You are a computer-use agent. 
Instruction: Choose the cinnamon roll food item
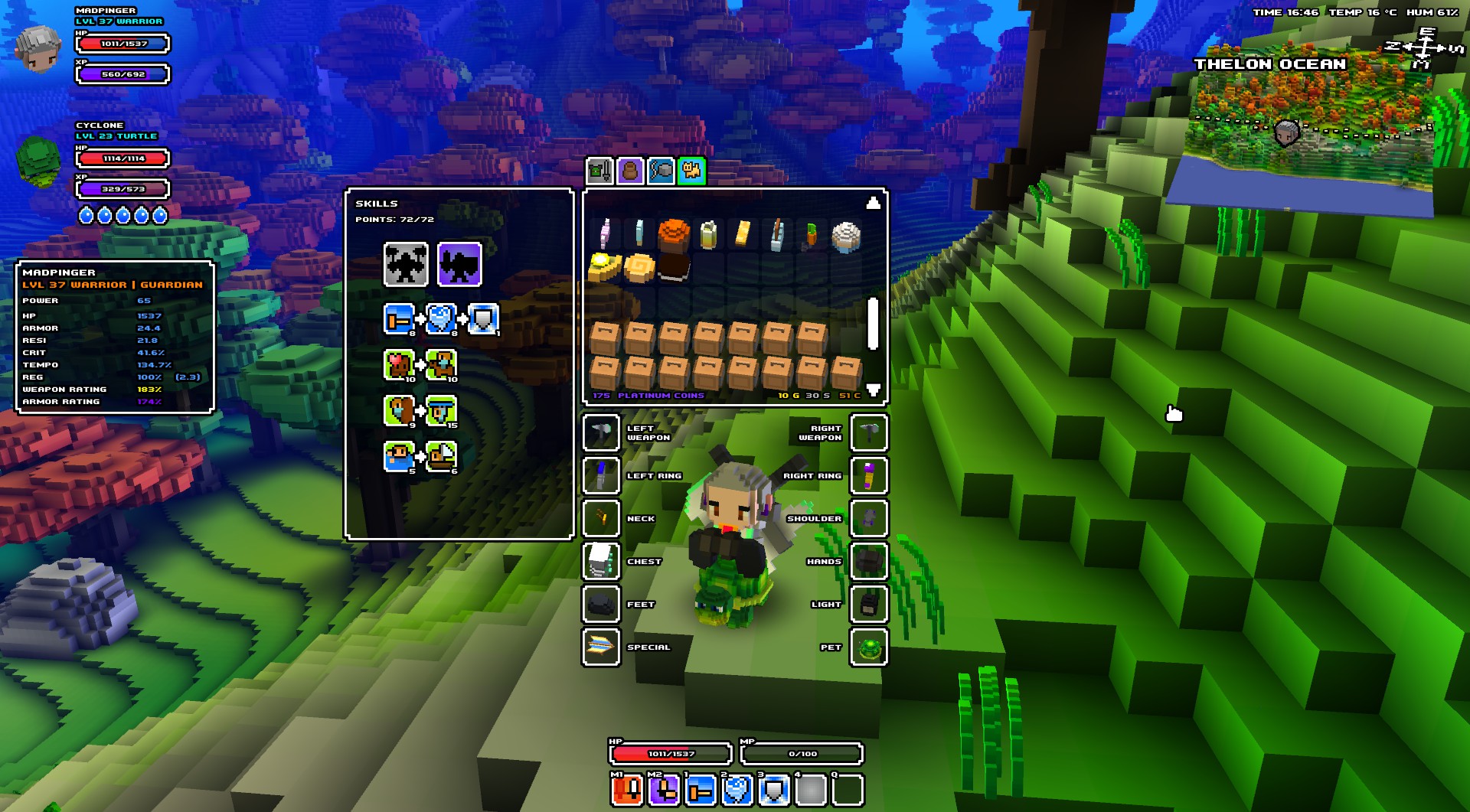(639, 267)
